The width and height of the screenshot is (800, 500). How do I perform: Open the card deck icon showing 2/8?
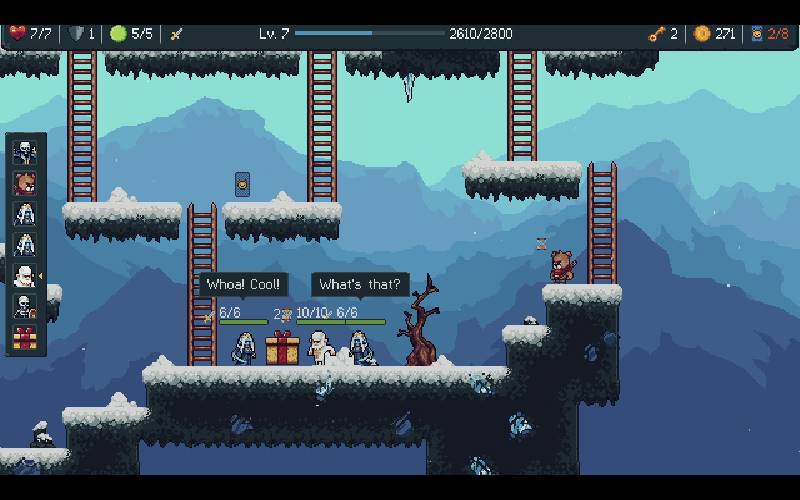click(757, 34)
